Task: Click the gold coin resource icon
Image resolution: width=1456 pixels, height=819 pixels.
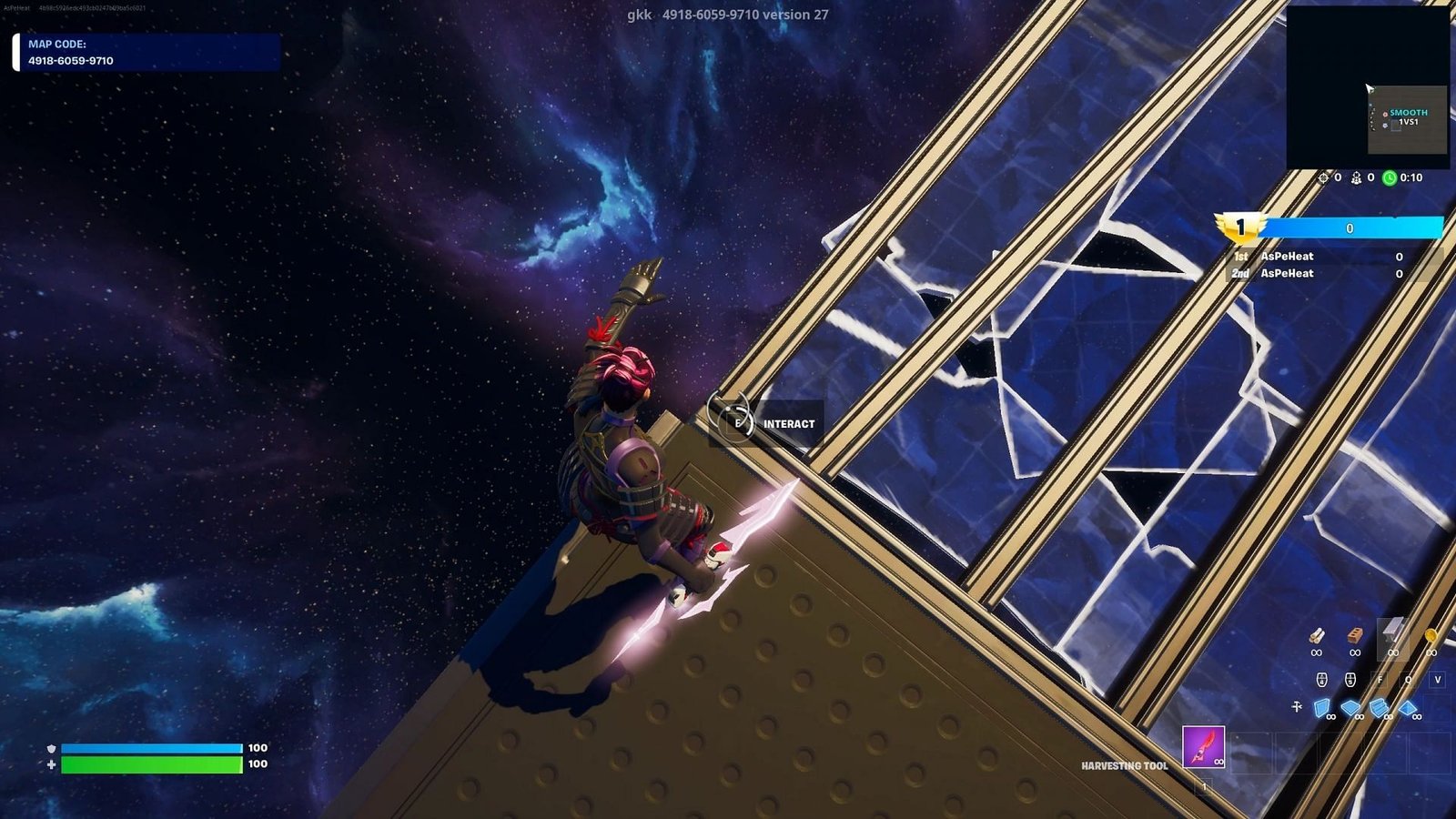Action: pyautogui.click(x=1431, y=635)
